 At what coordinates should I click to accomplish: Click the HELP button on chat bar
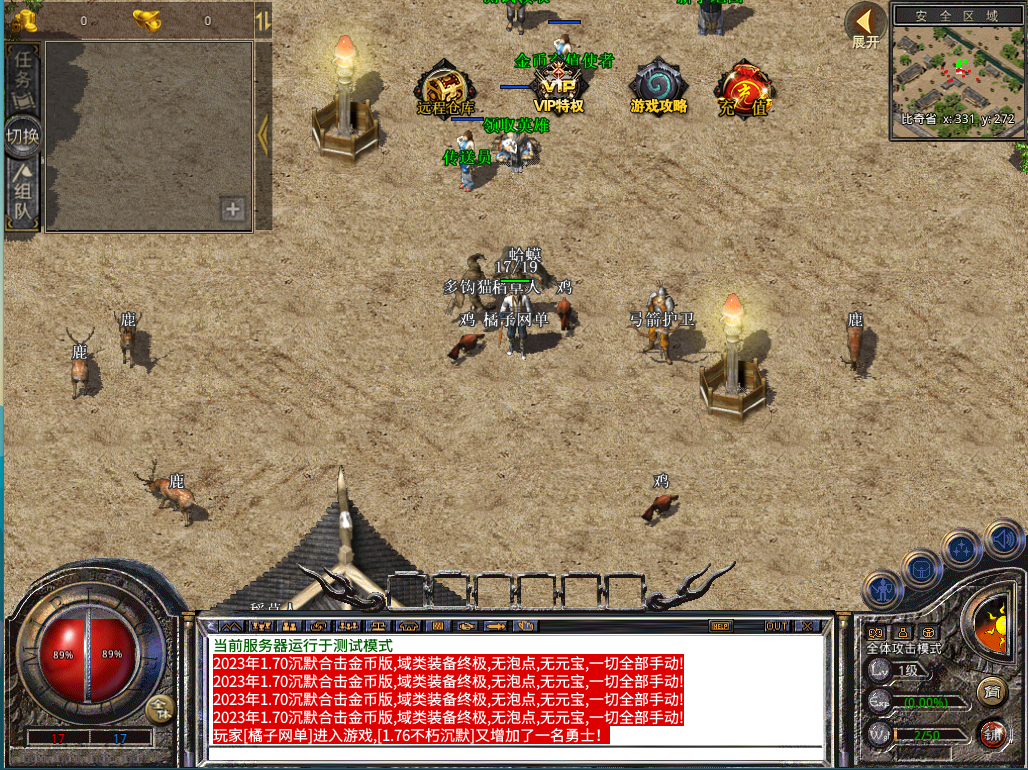720,626
